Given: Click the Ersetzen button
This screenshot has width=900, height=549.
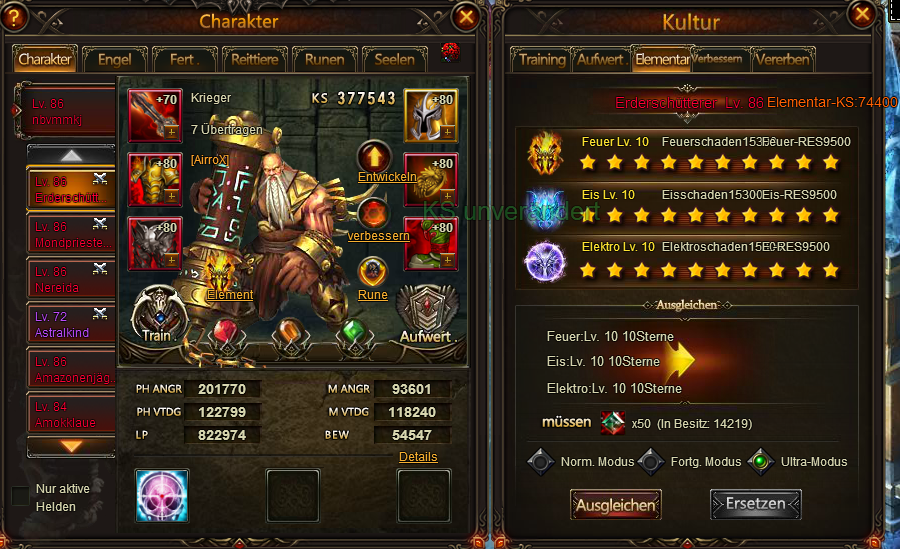Looking at the screenshot, I should 756,504.
